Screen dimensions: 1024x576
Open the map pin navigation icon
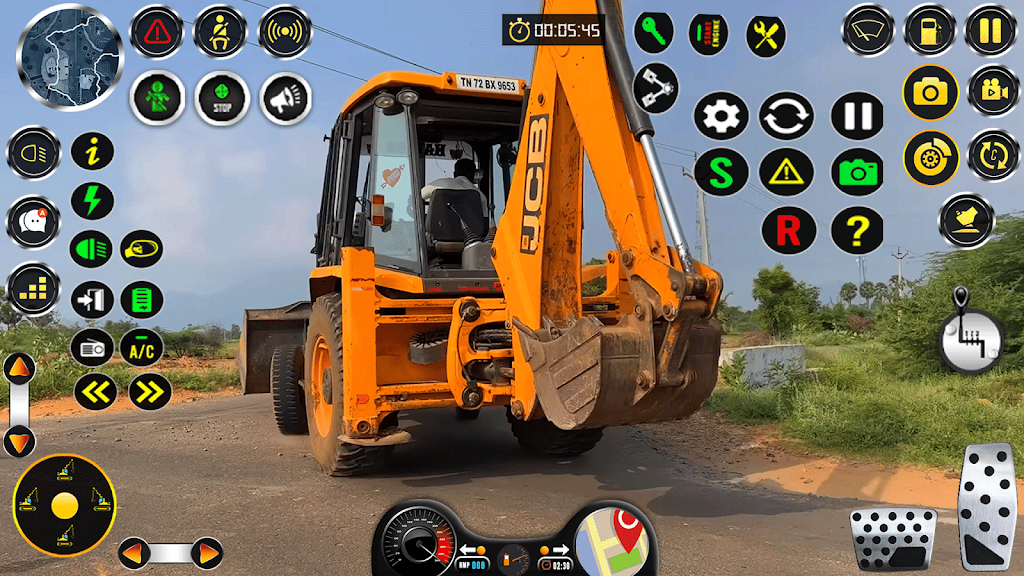pos(617,540)
